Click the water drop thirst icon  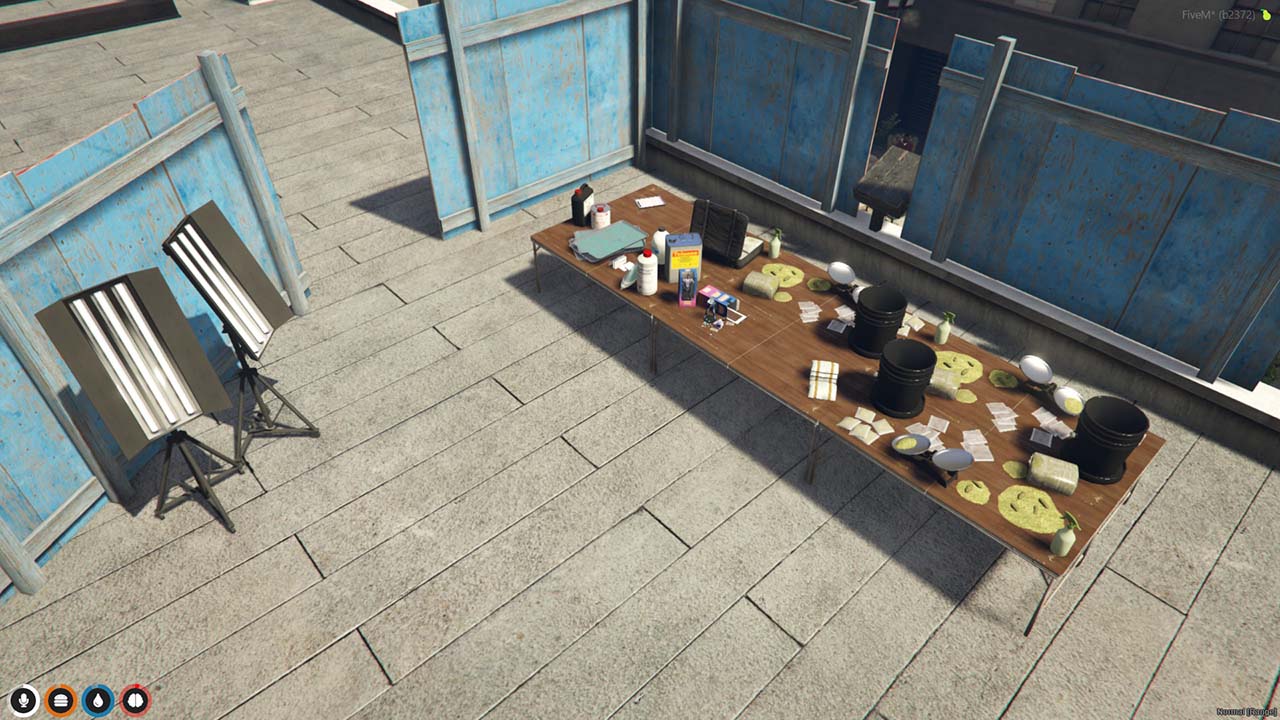97,700
